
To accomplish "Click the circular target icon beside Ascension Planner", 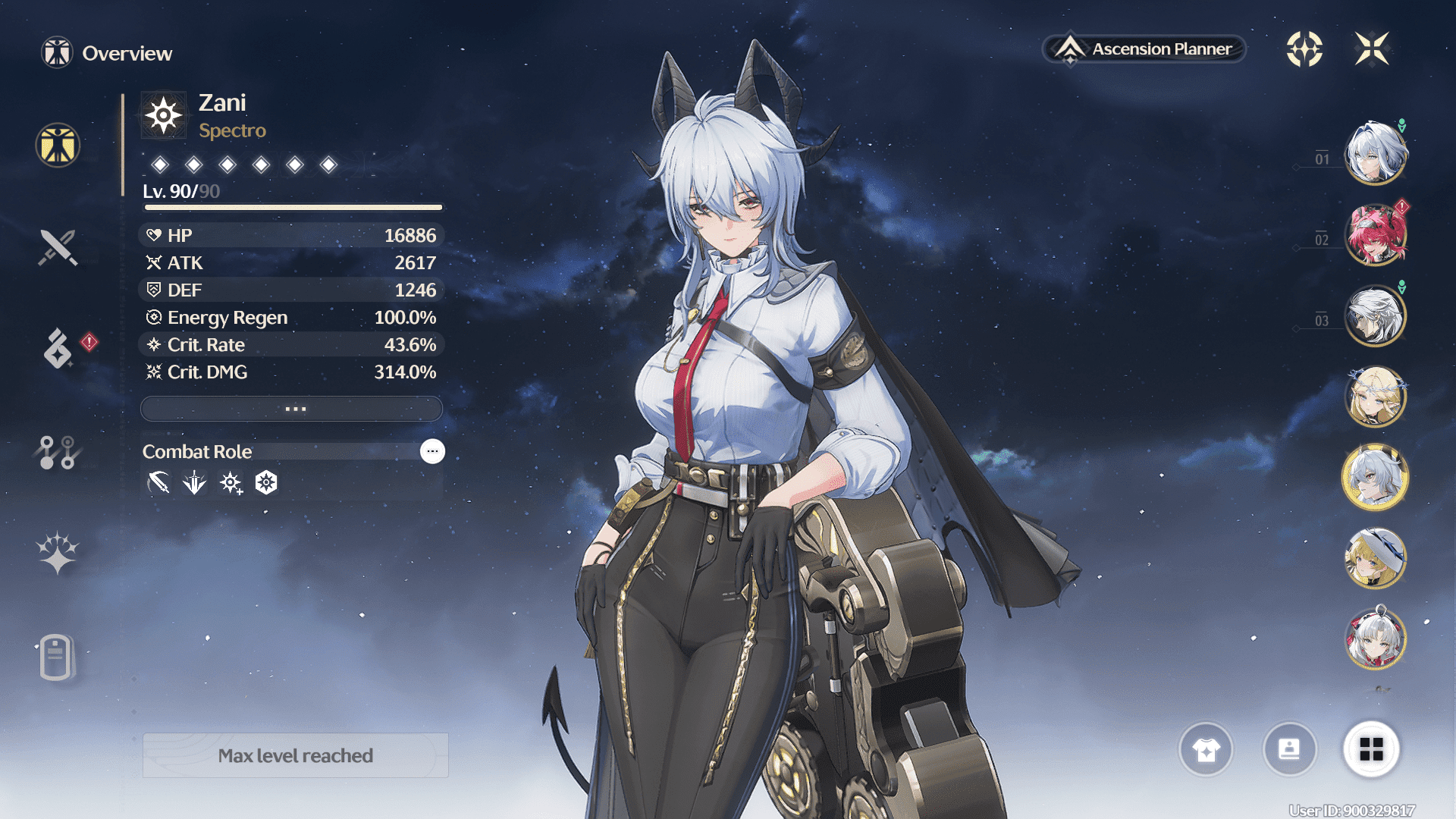I will pos(1304,49).
